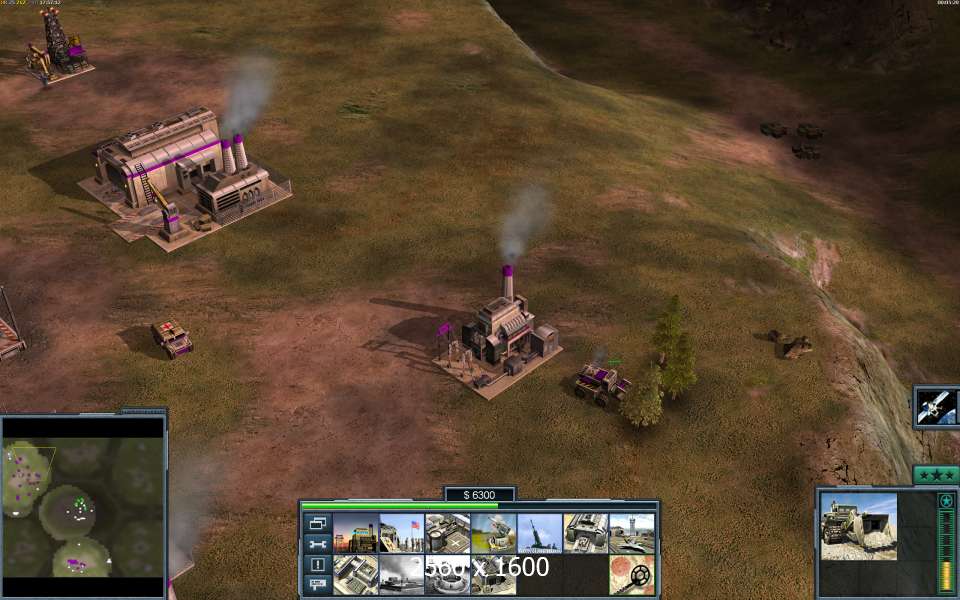Click the exclamation mark alert button
The width and height of the screenshot is (960, 600).
pos(317,565)
